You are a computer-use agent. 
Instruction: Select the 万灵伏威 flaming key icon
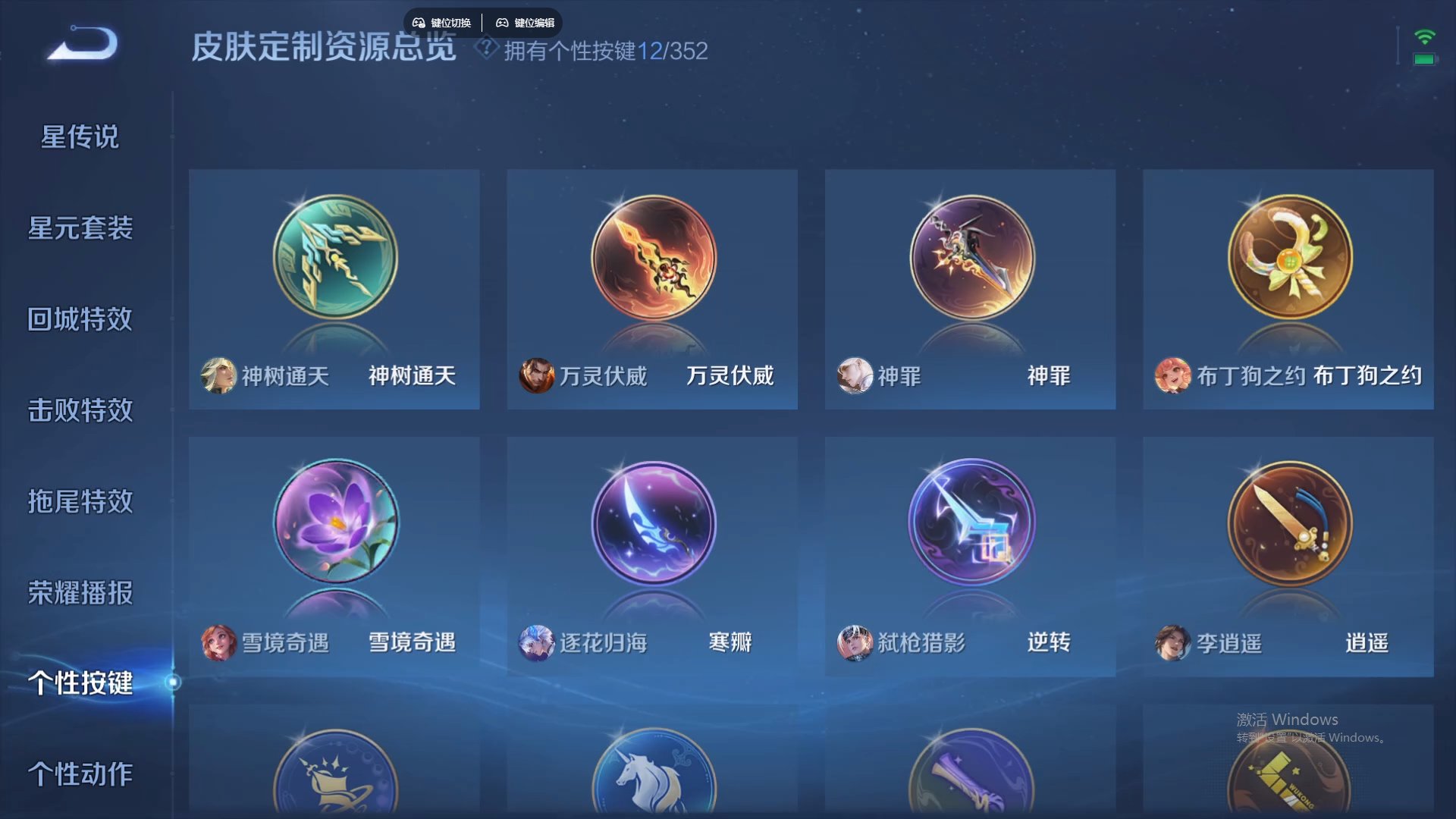click(652, 258)
